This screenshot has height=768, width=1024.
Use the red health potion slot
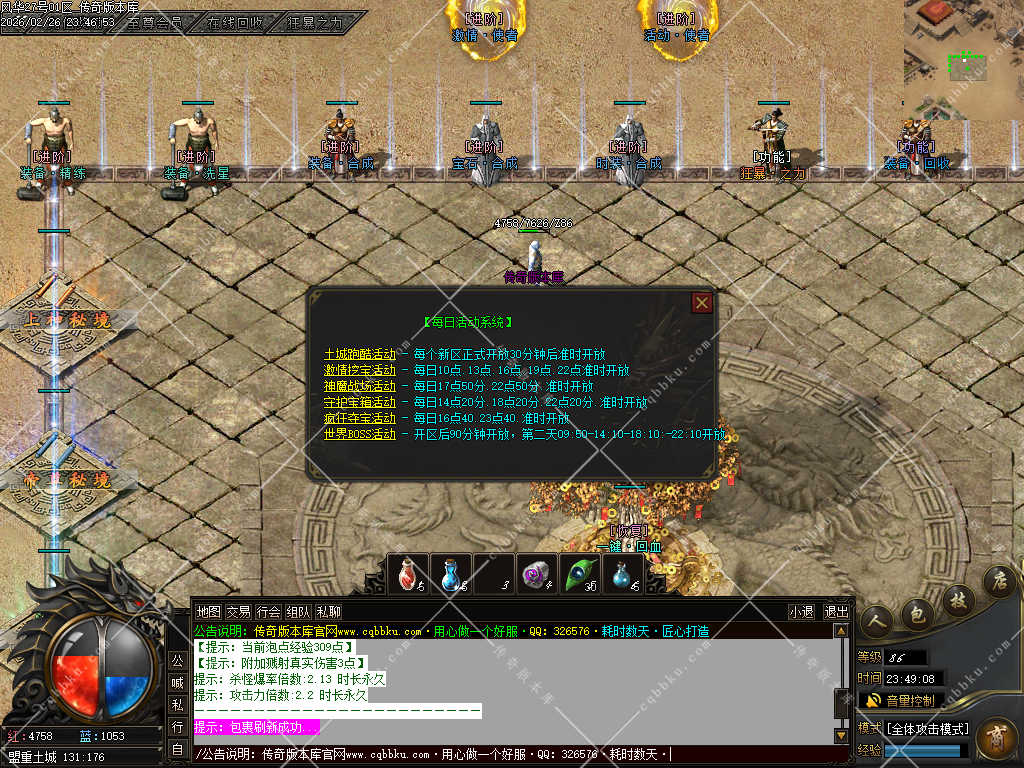click(408, 575)
